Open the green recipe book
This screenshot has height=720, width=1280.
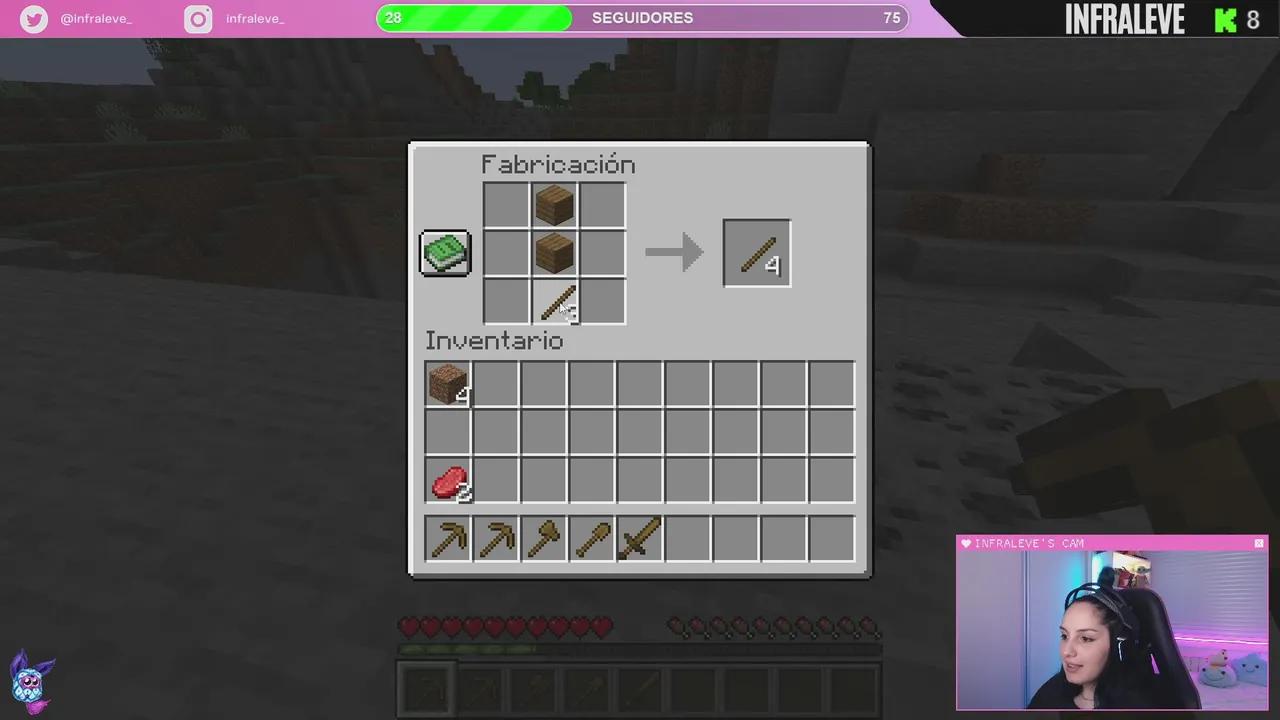click(444, 252)
